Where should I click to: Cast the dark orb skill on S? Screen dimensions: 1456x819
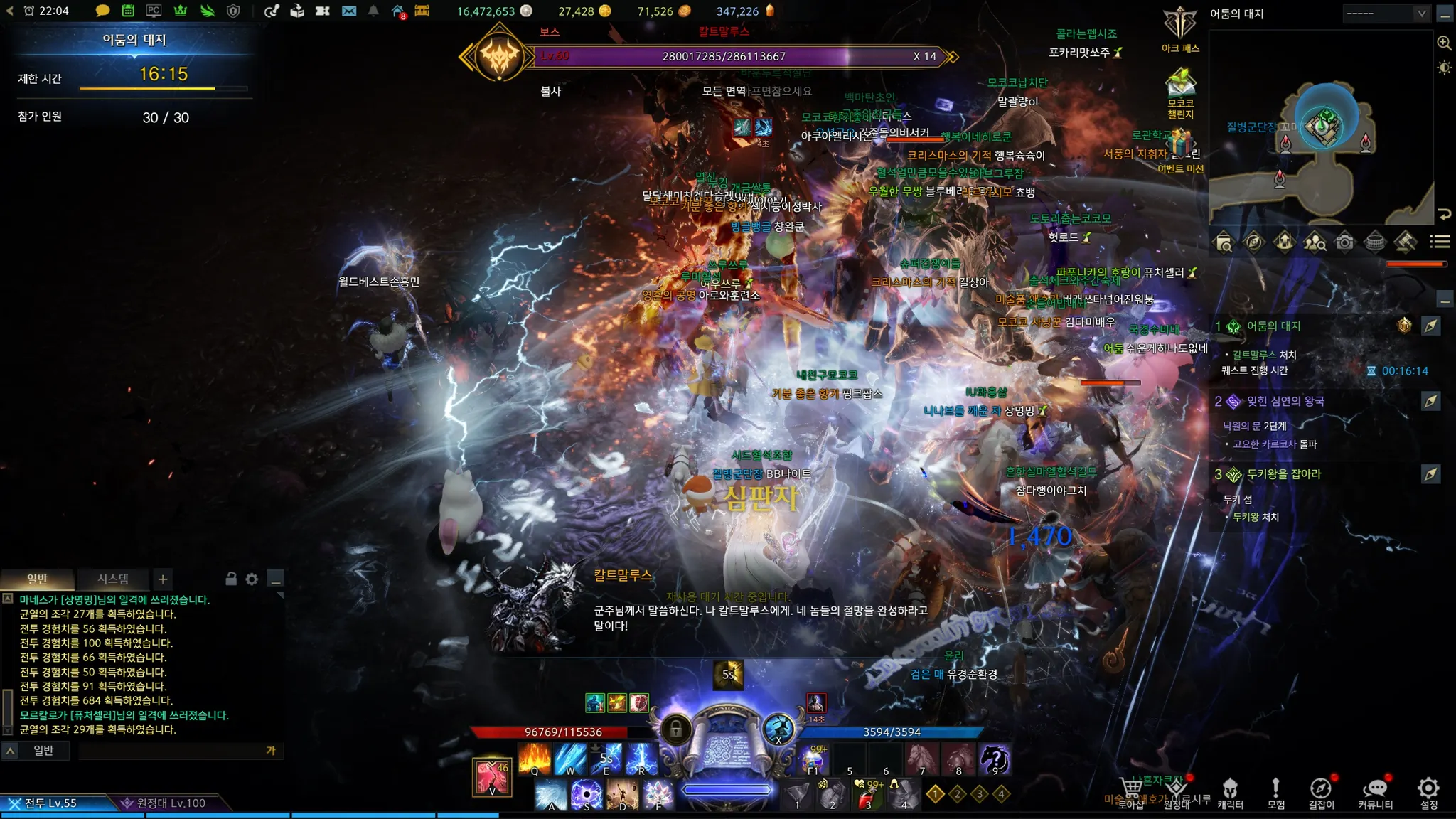587,794
